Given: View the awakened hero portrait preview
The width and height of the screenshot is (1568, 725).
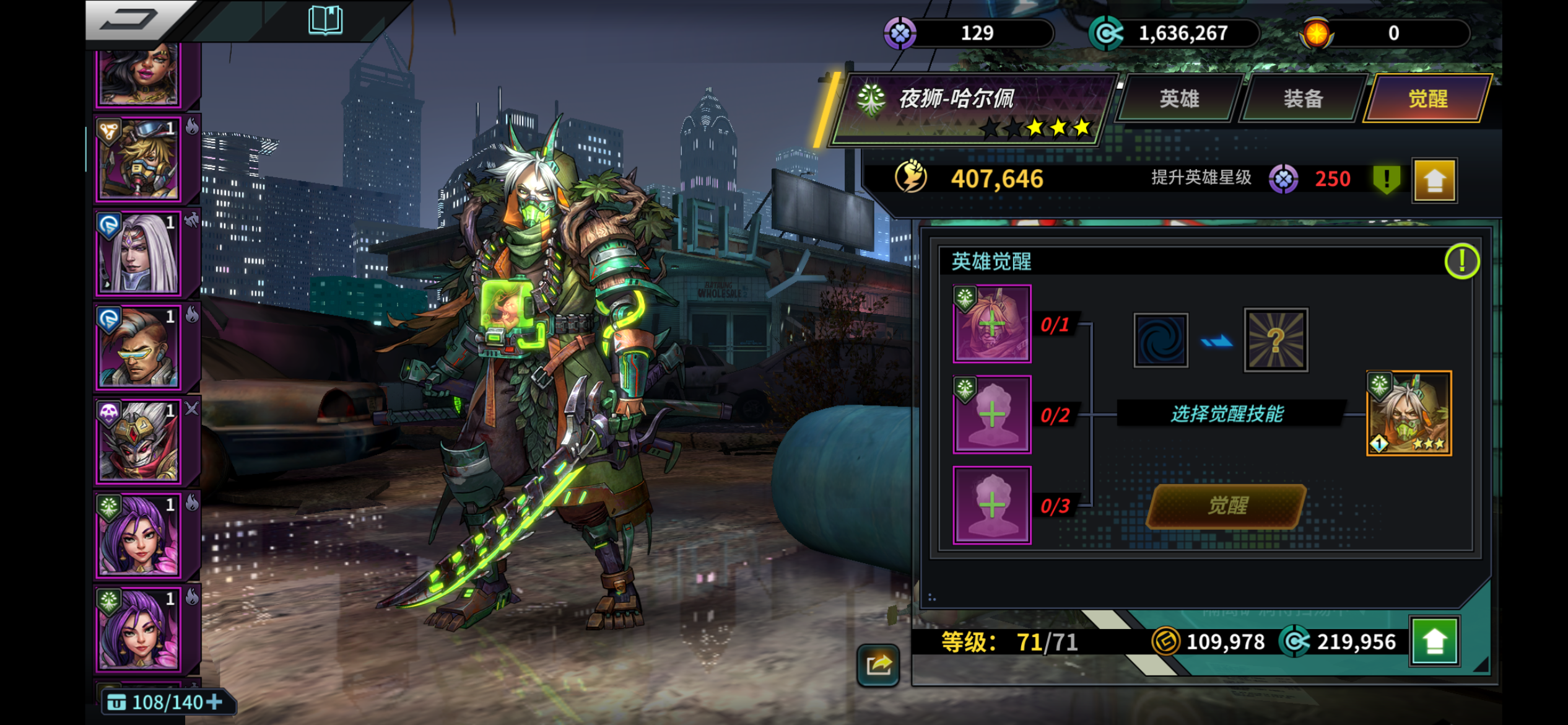Looking at the screenshot, I should coord(1409,413).
